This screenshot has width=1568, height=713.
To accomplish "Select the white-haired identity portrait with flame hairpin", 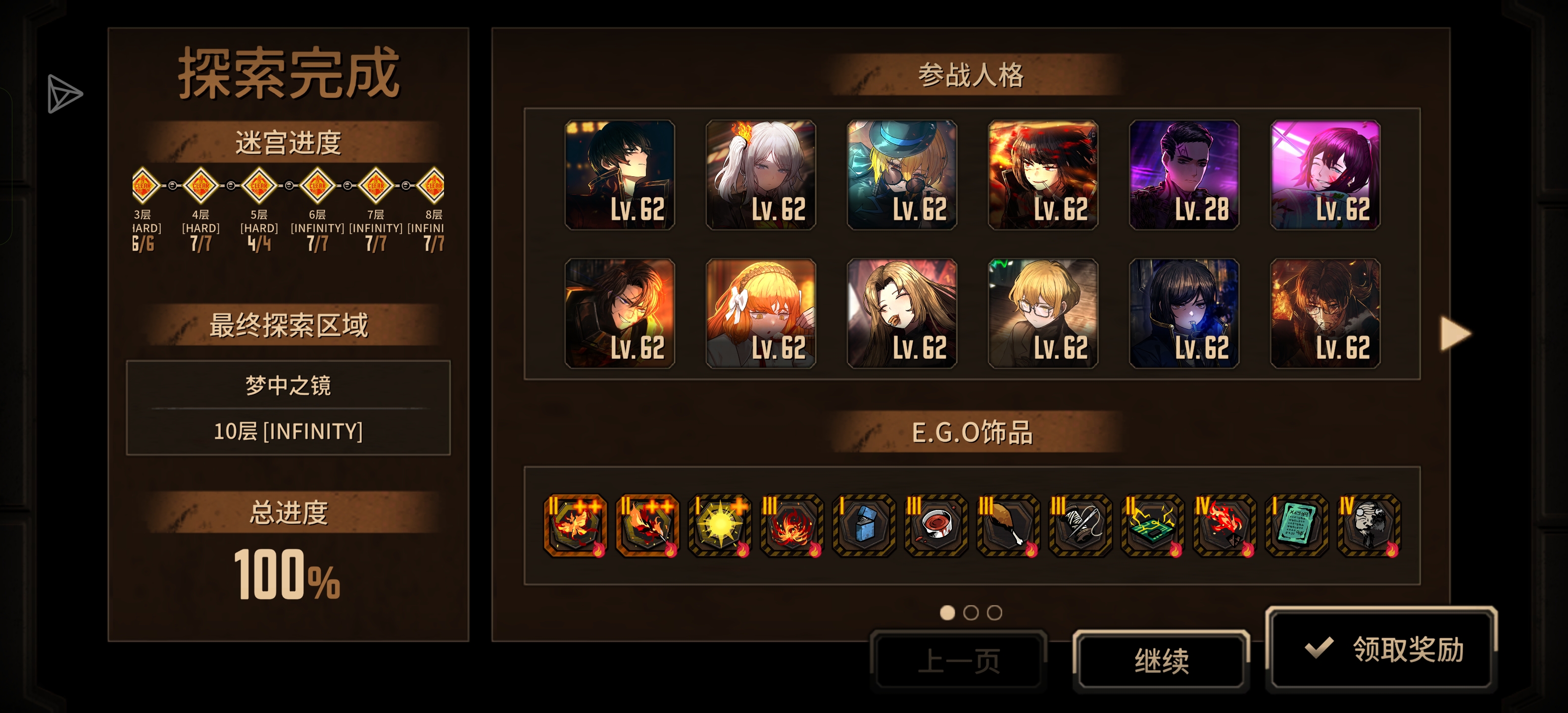I will tap(760, 175).
